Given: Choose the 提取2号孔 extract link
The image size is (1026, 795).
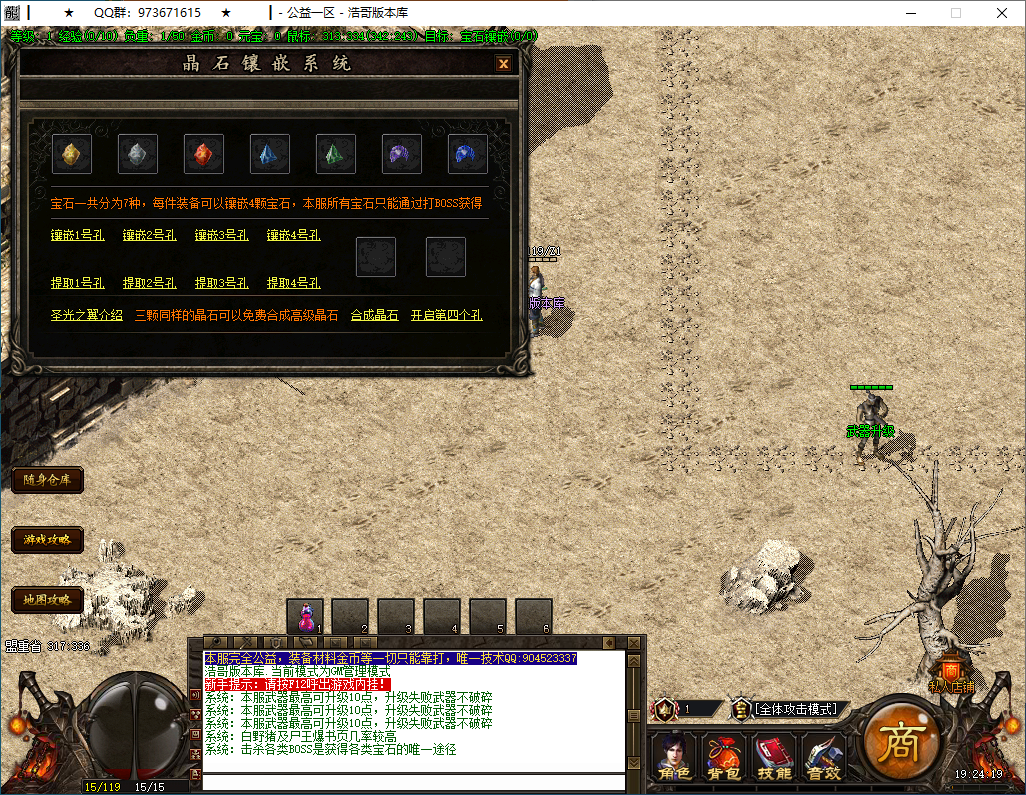Looking at the screenshot, I should 150,283.
